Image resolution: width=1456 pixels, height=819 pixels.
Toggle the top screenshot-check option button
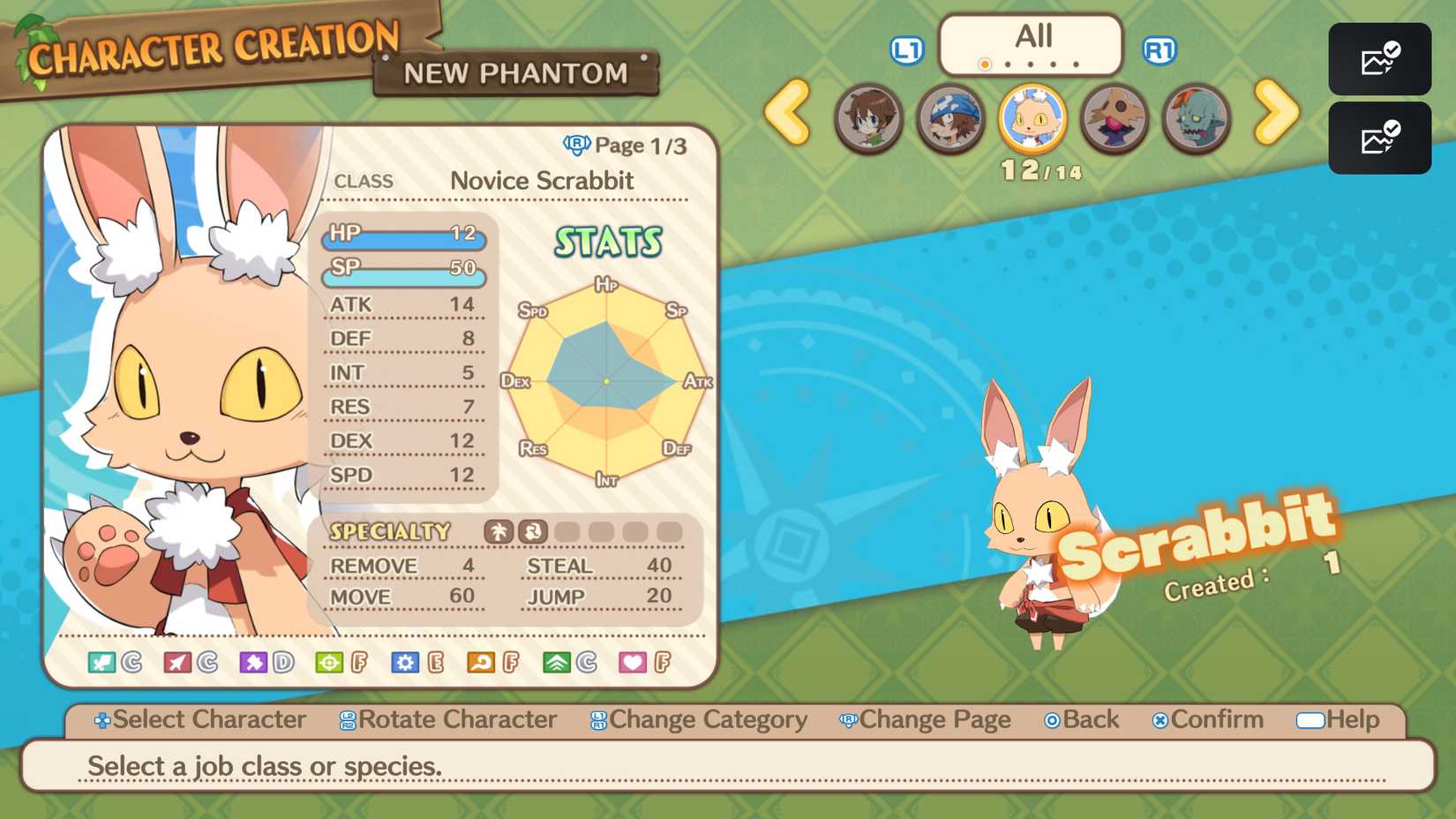pyautogui.click(x=1379, y=60)
